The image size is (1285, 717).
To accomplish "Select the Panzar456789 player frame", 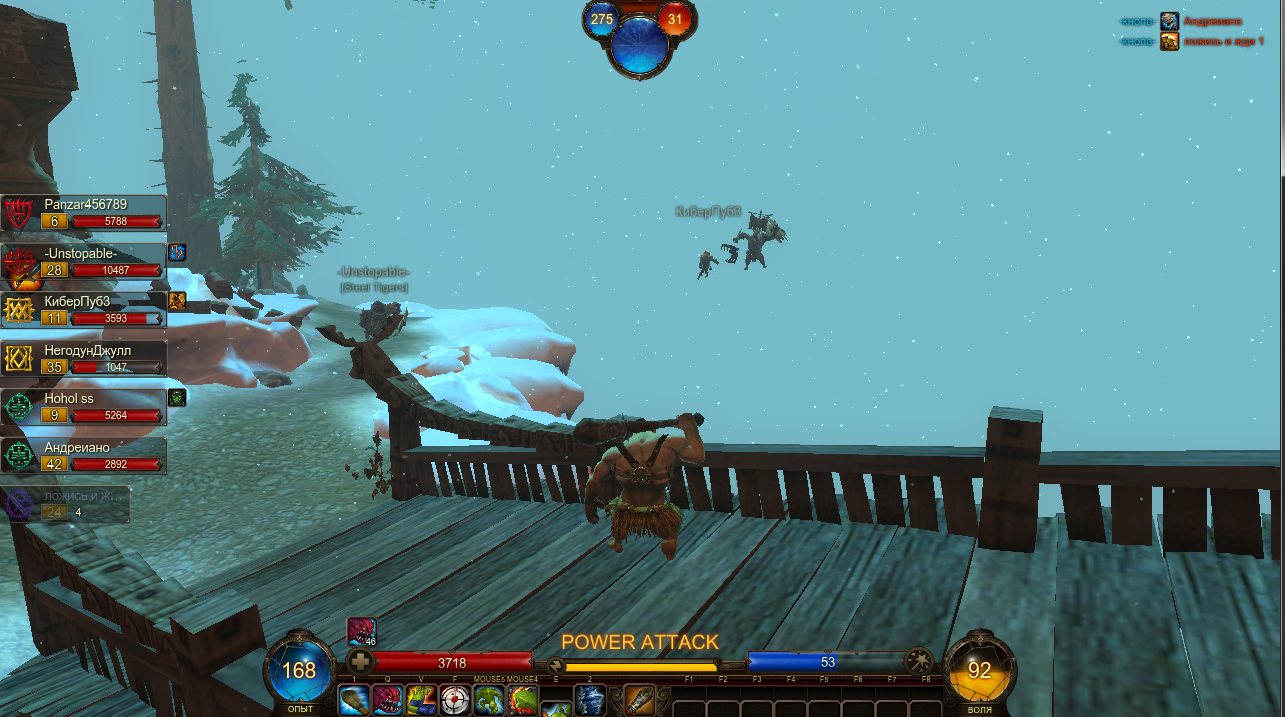I will tap(84, 213).
